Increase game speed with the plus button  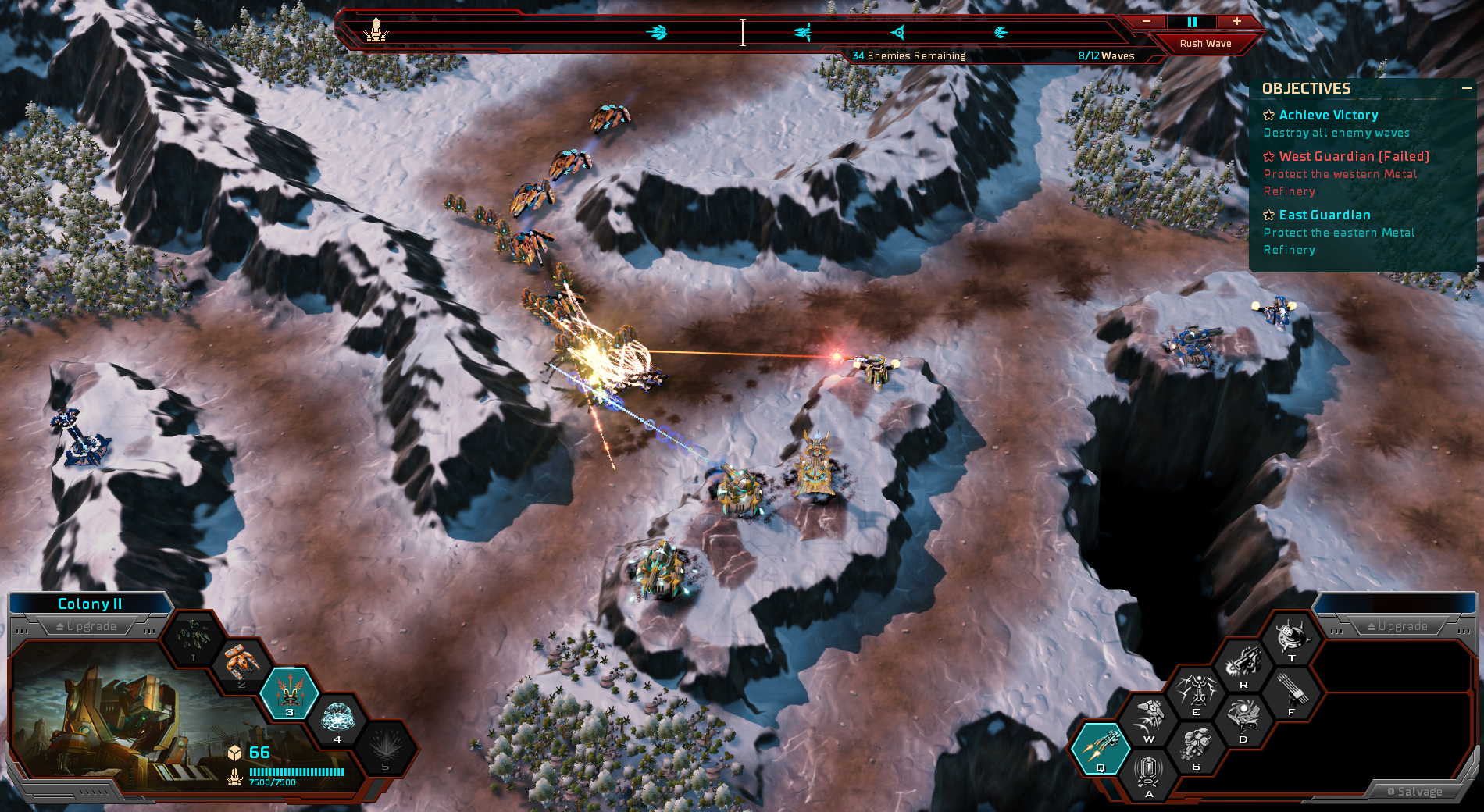click(1237, 22)
